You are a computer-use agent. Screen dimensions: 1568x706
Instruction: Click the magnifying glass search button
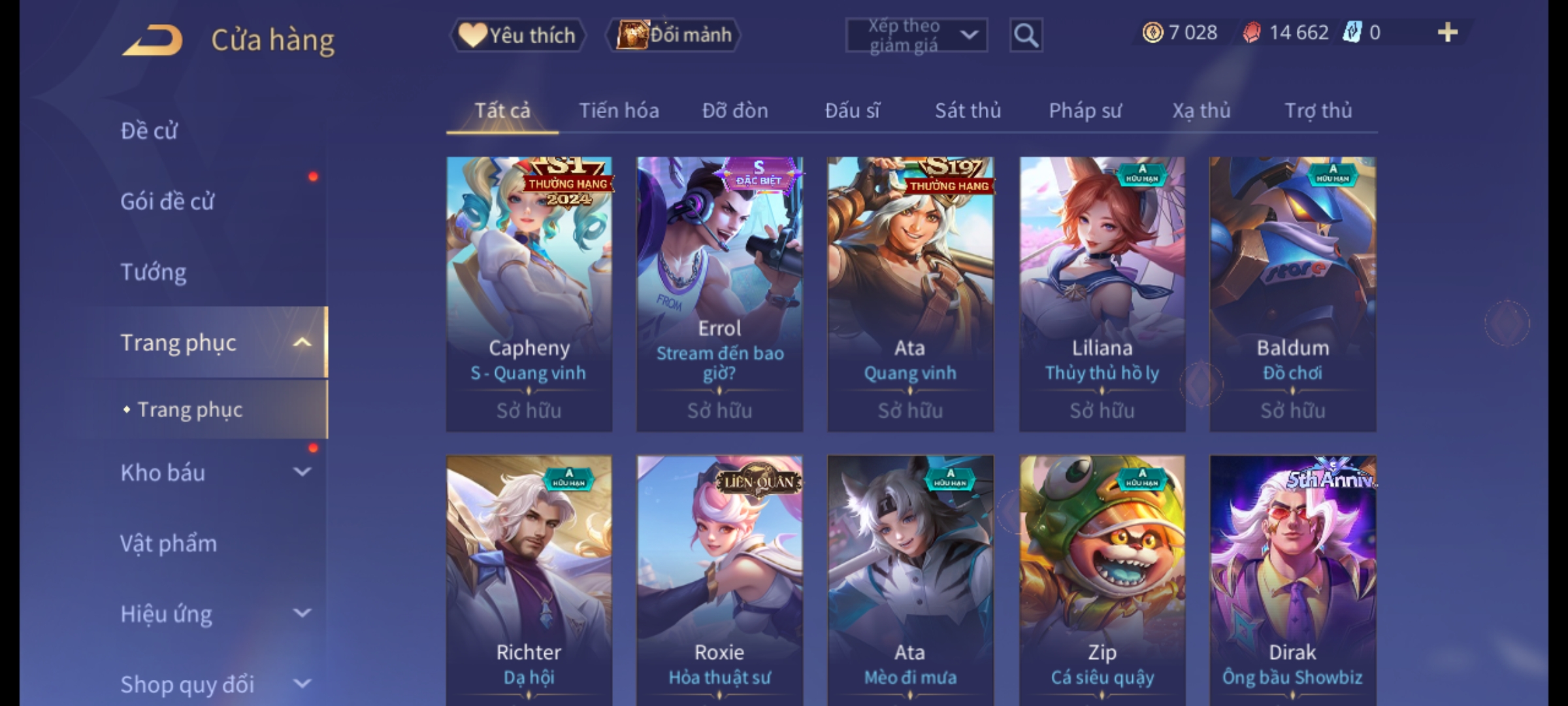pos(1026,35)
